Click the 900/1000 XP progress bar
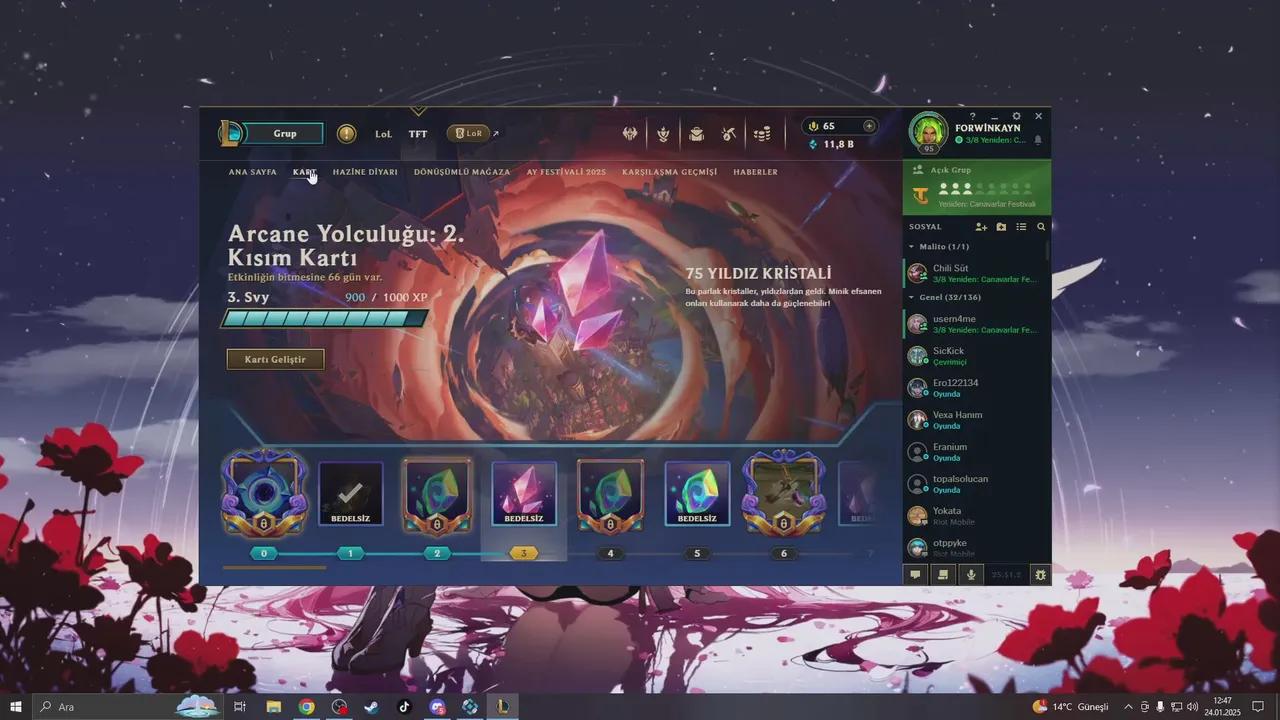Image resolution: width=1280 pixels, height=720 pixels. (324, 319)
